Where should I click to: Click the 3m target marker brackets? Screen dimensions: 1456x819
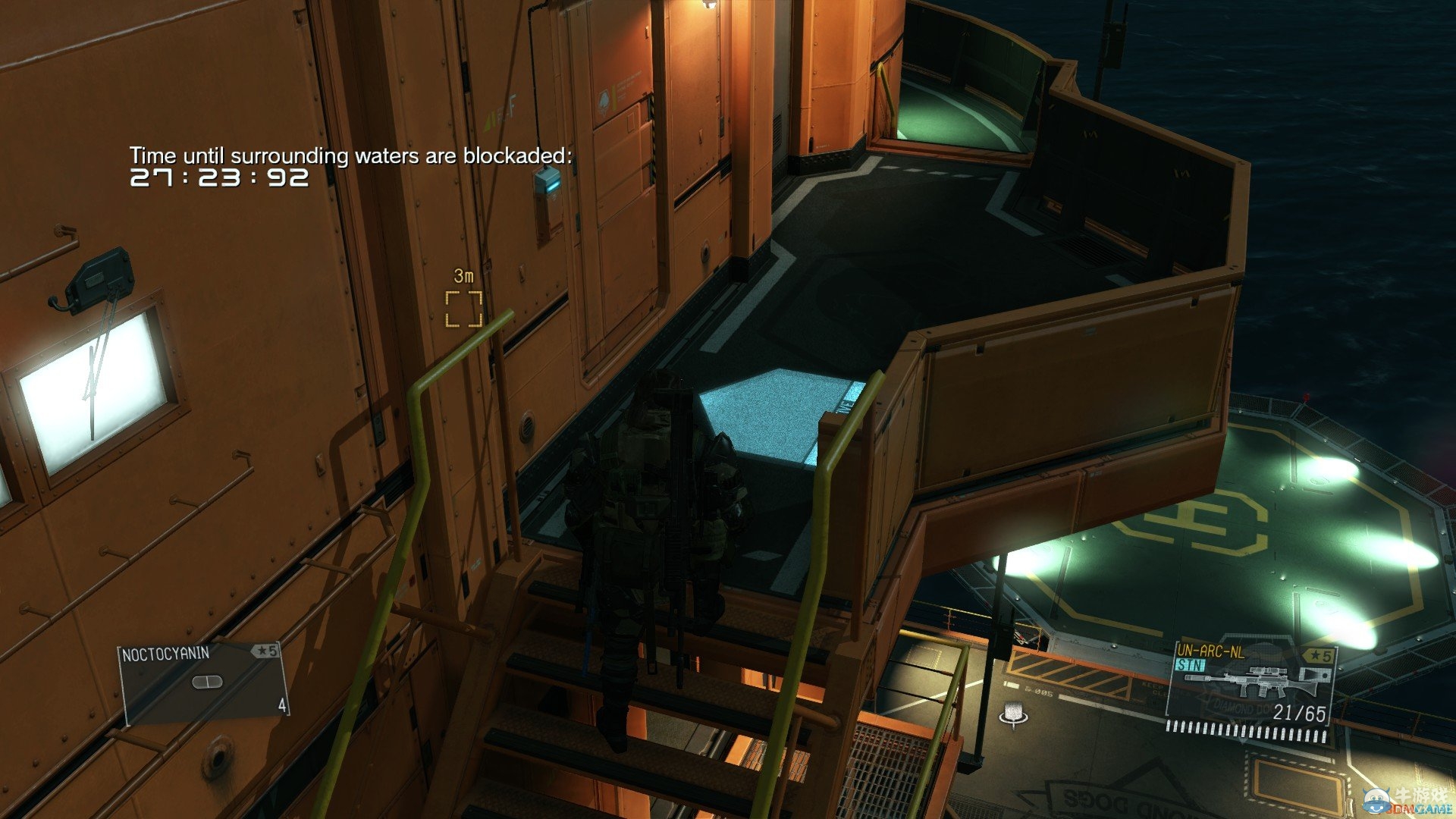tap(463, 309)
